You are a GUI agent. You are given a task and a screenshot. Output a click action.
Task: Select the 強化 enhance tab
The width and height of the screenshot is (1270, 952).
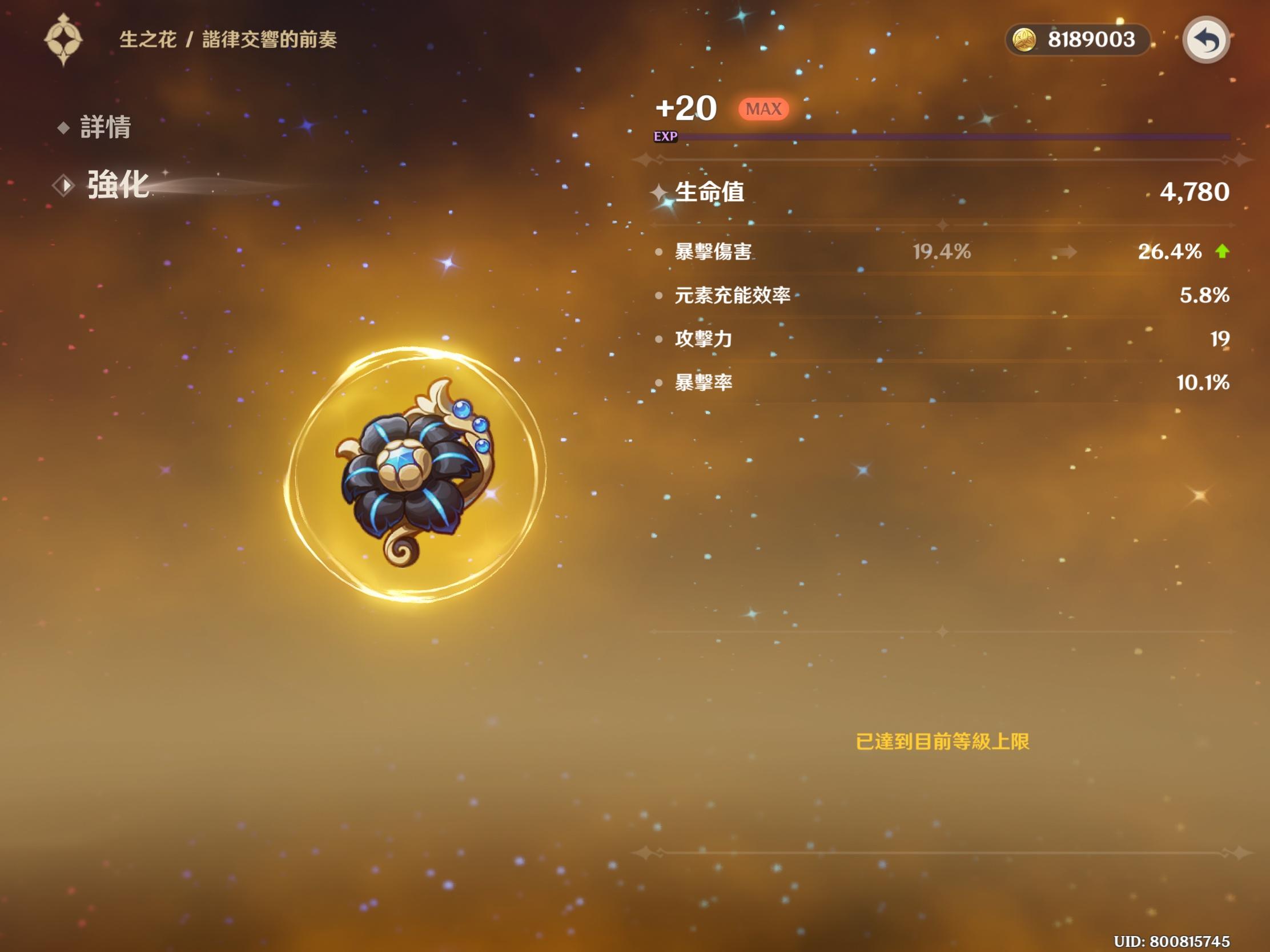coord(117,185)
